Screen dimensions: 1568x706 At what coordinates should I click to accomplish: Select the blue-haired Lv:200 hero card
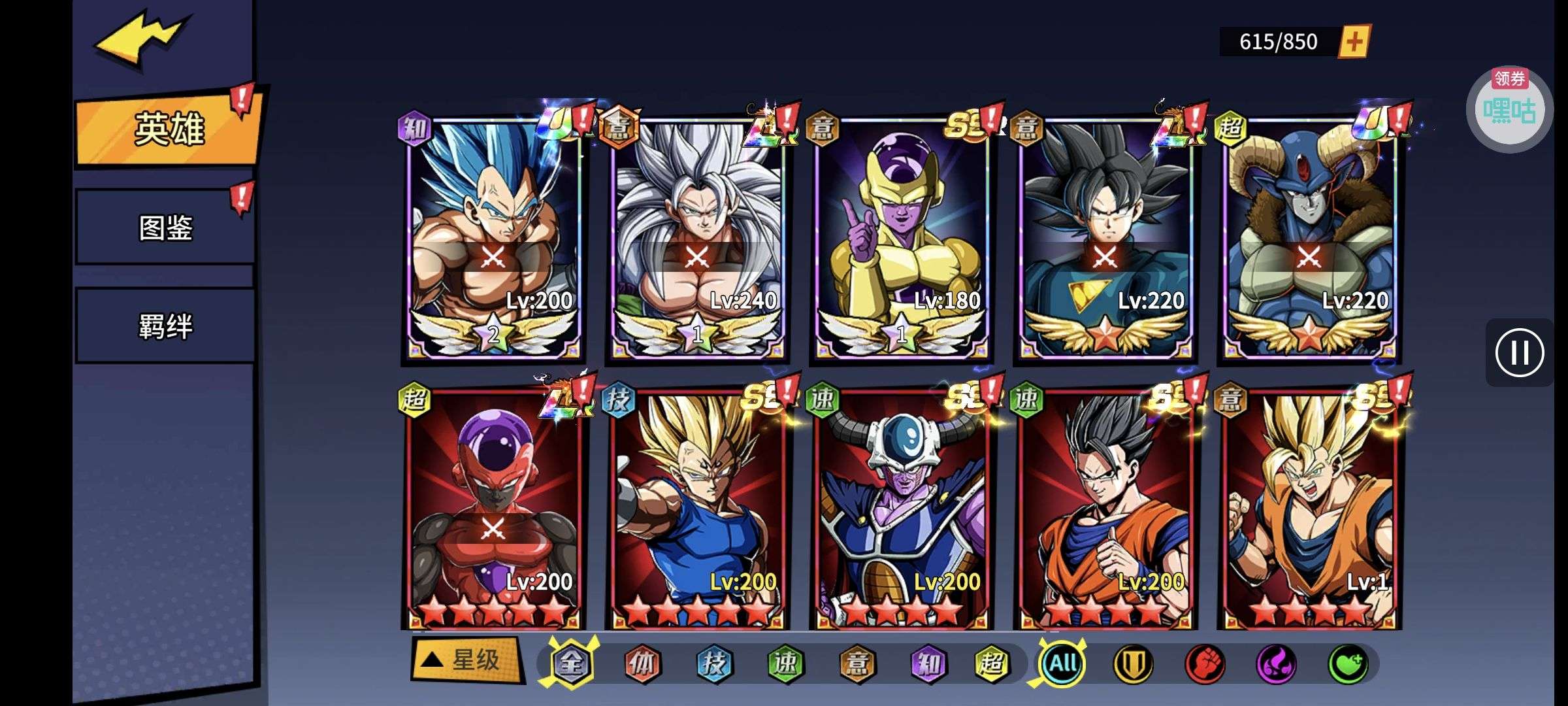(x=493, y=239)
